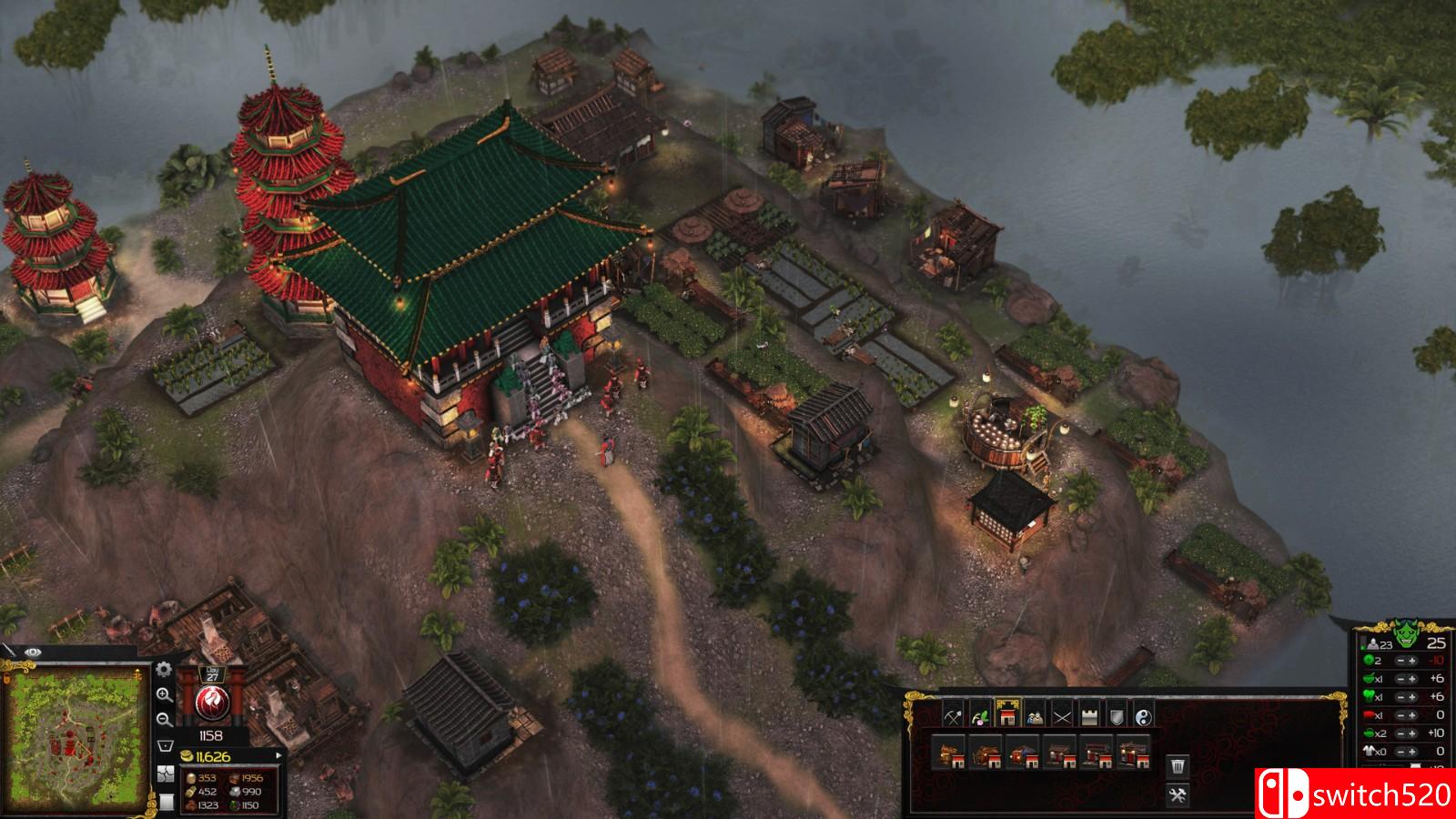Image resolution: width=1456 pixels, height=819 pixels.
Task: Open the settings gear beside the minimap
Action: click(x=163, y=672)
